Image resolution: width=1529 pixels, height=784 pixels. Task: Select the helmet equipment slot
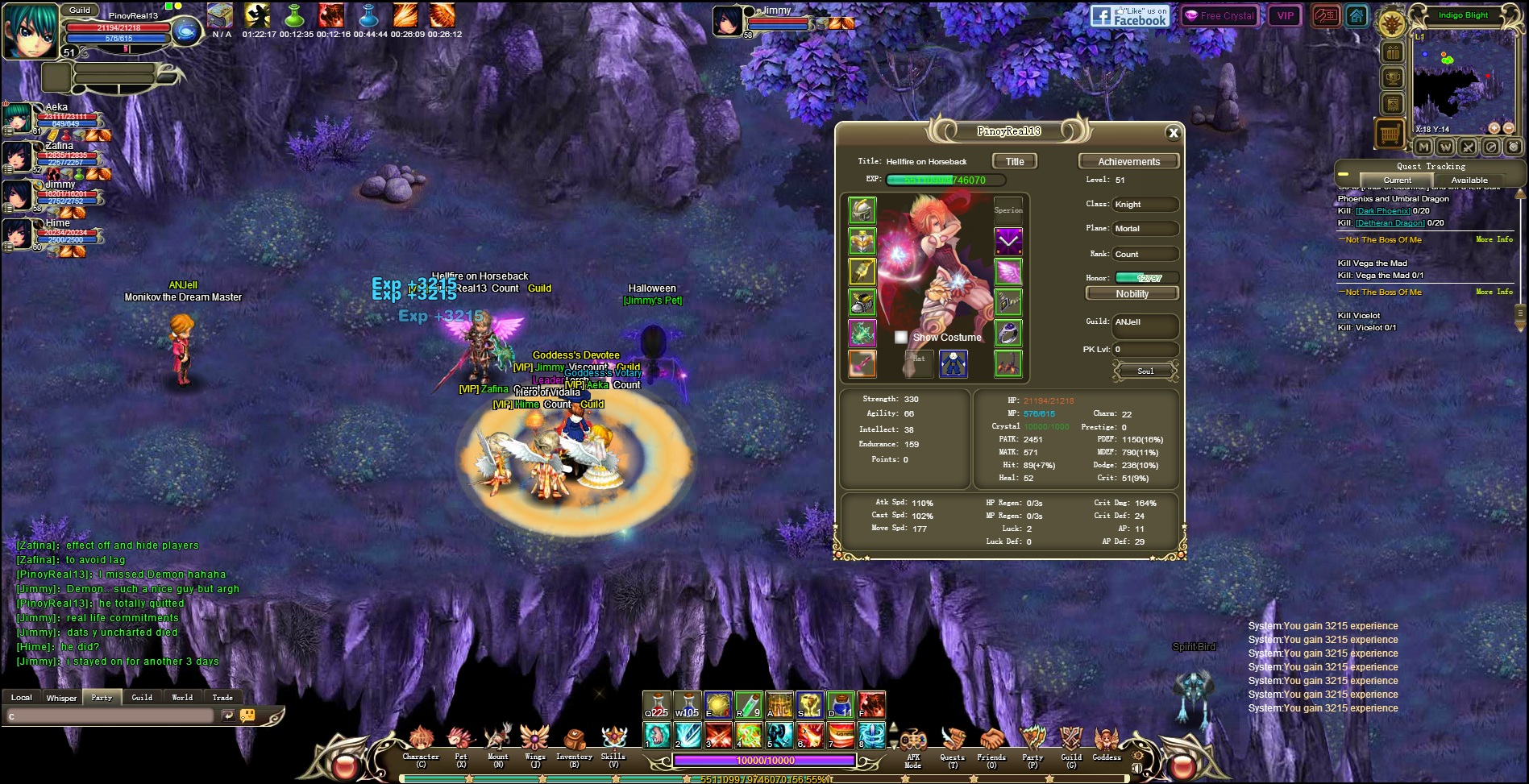point(862,210)
